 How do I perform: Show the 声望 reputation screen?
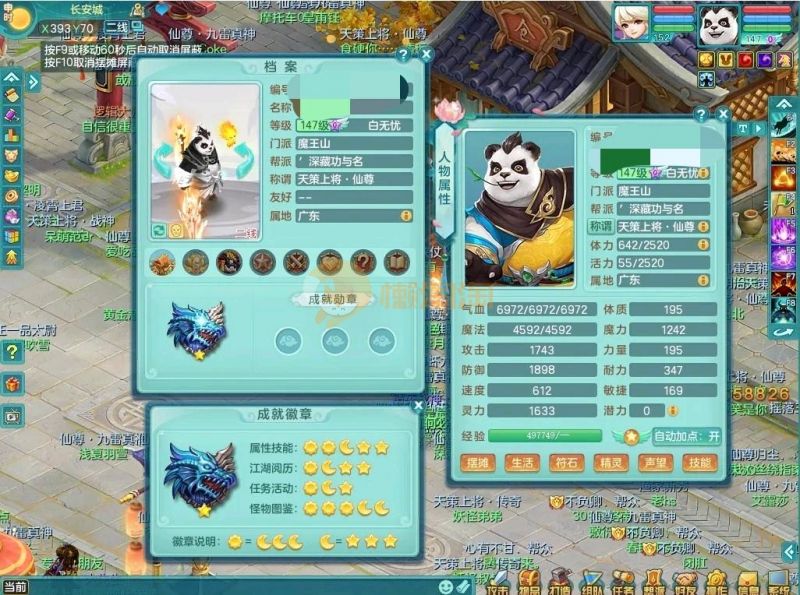[655, 463]
